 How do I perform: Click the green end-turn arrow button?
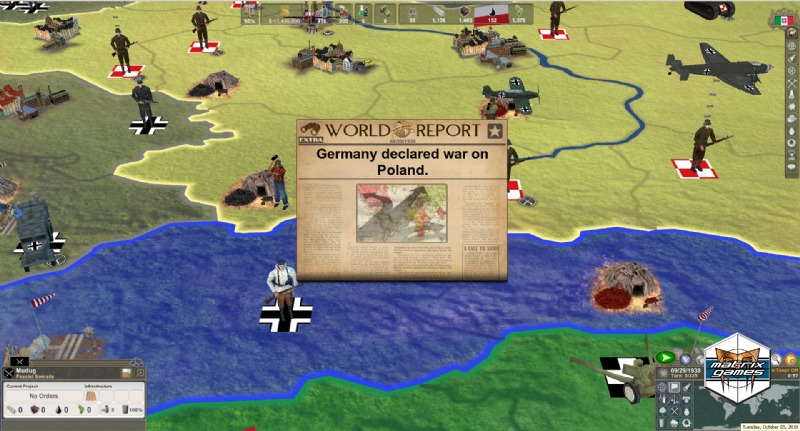666,357
